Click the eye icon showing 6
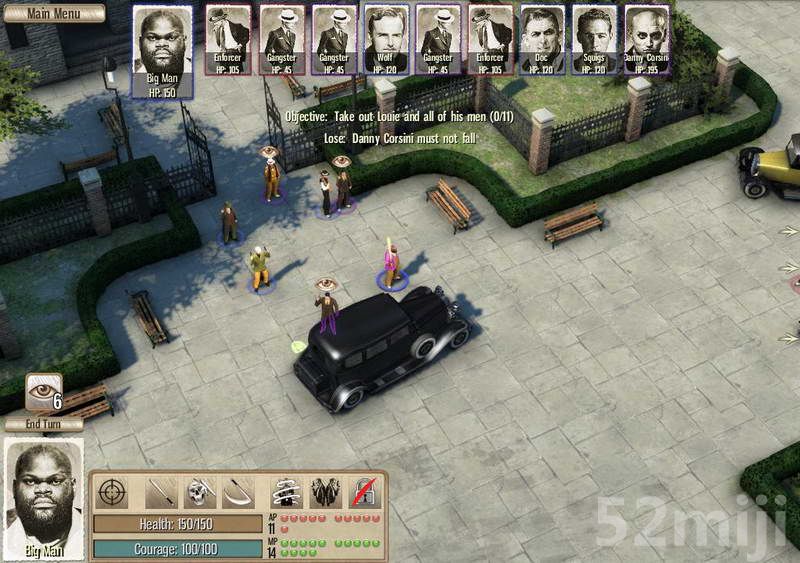800x563 pixels. (x=44, y=391)
